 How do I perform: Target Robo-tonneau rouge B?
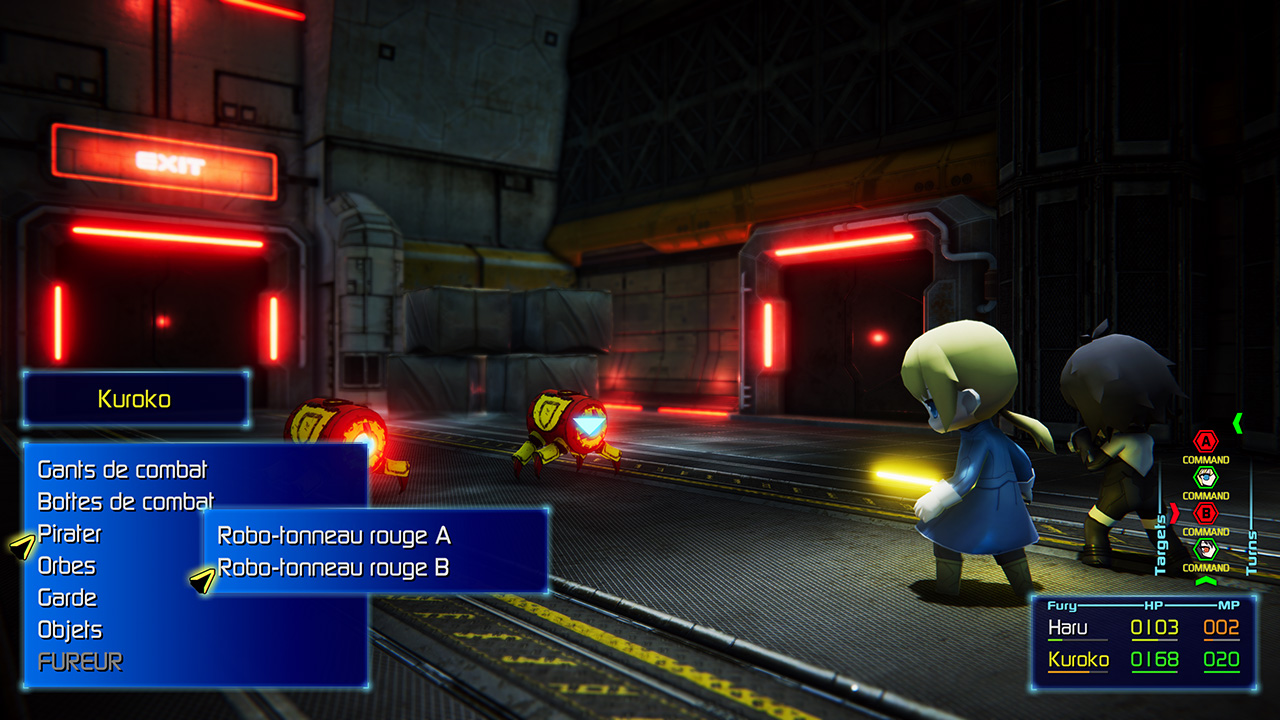[x=334, y=568]
